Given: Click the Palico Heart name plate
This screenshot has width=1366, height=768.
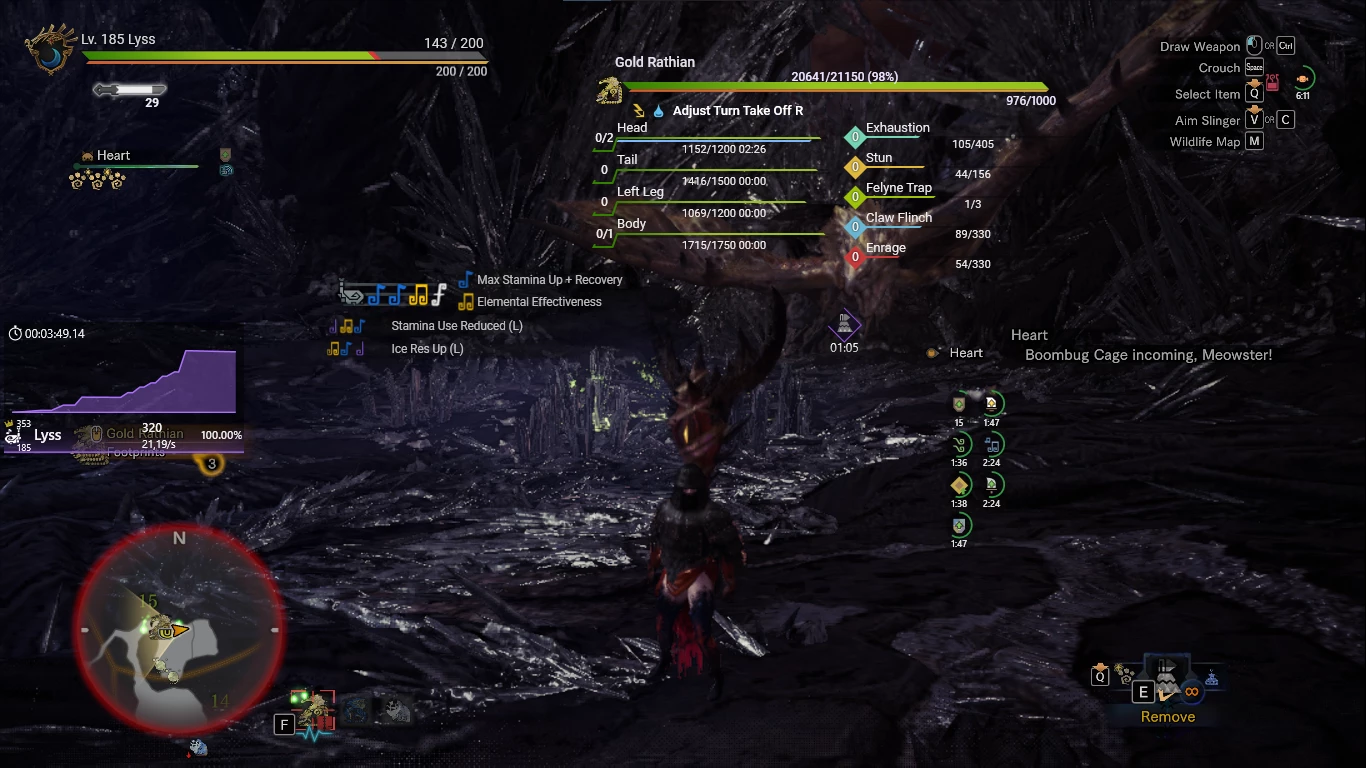Looking at the screenshot, I should (112, 156).
